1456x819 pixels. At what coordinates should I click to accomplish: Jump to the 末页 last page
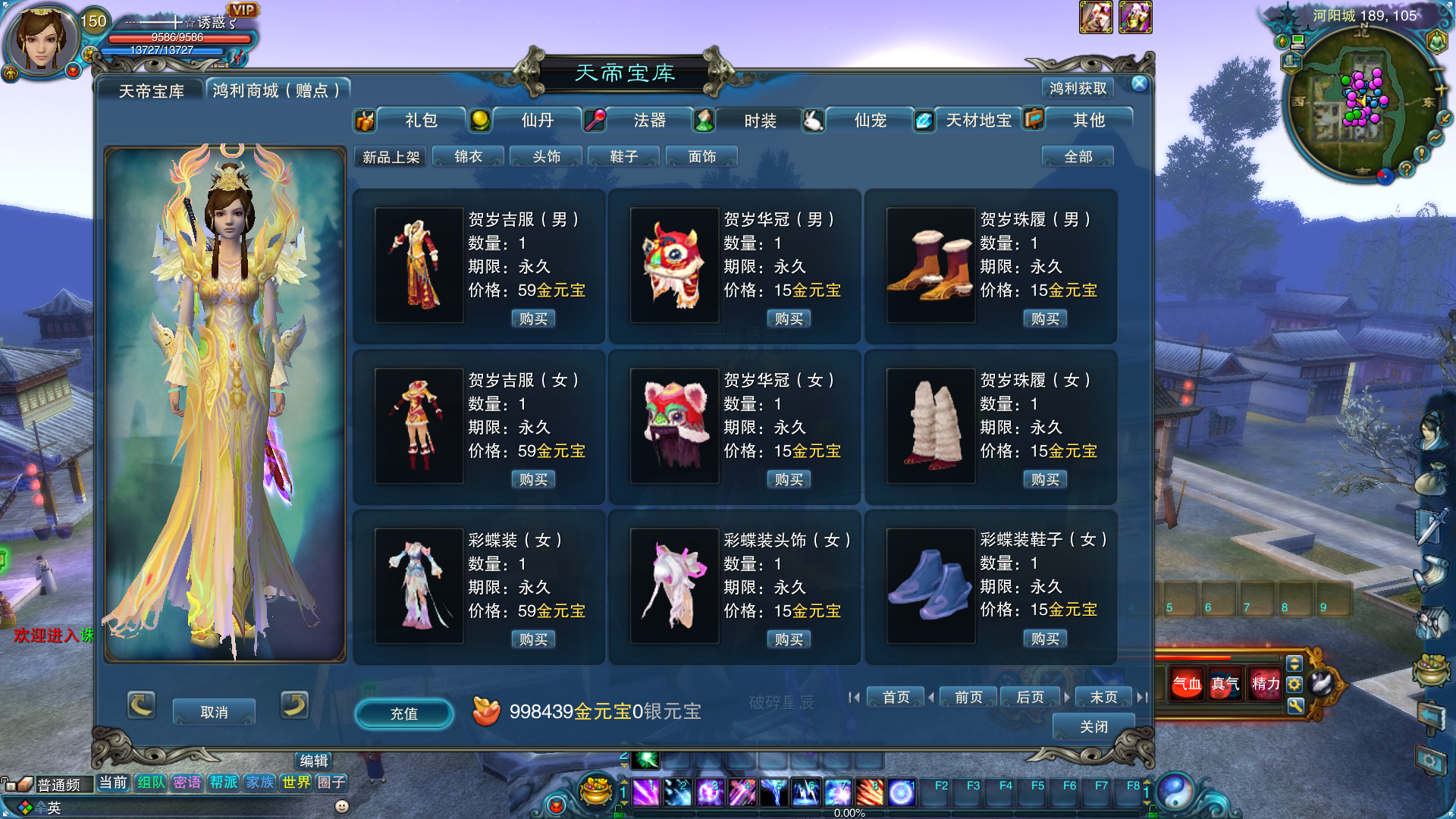click(x=1103, y=697)
